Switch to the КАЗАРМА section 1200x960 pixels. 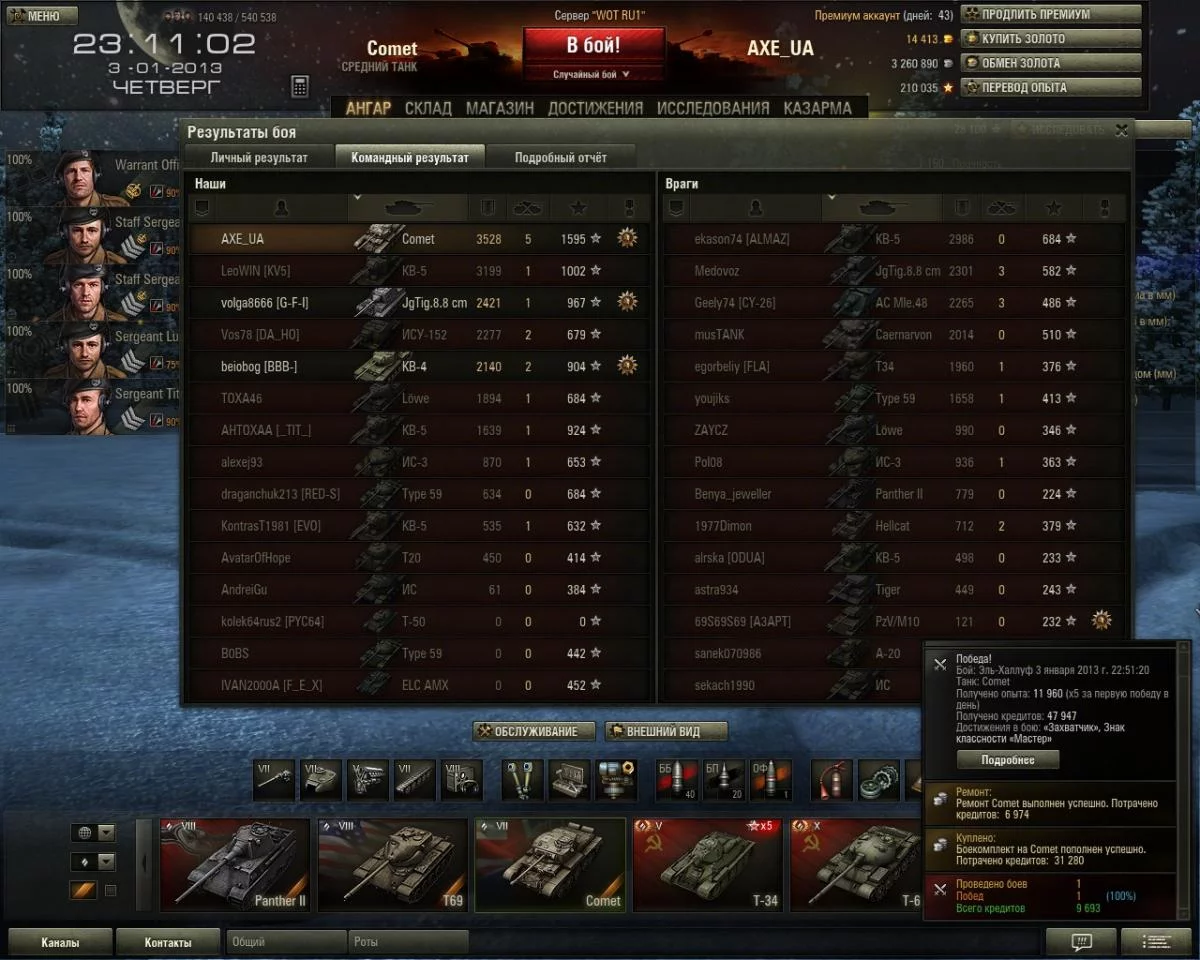[x=818, y=108]
